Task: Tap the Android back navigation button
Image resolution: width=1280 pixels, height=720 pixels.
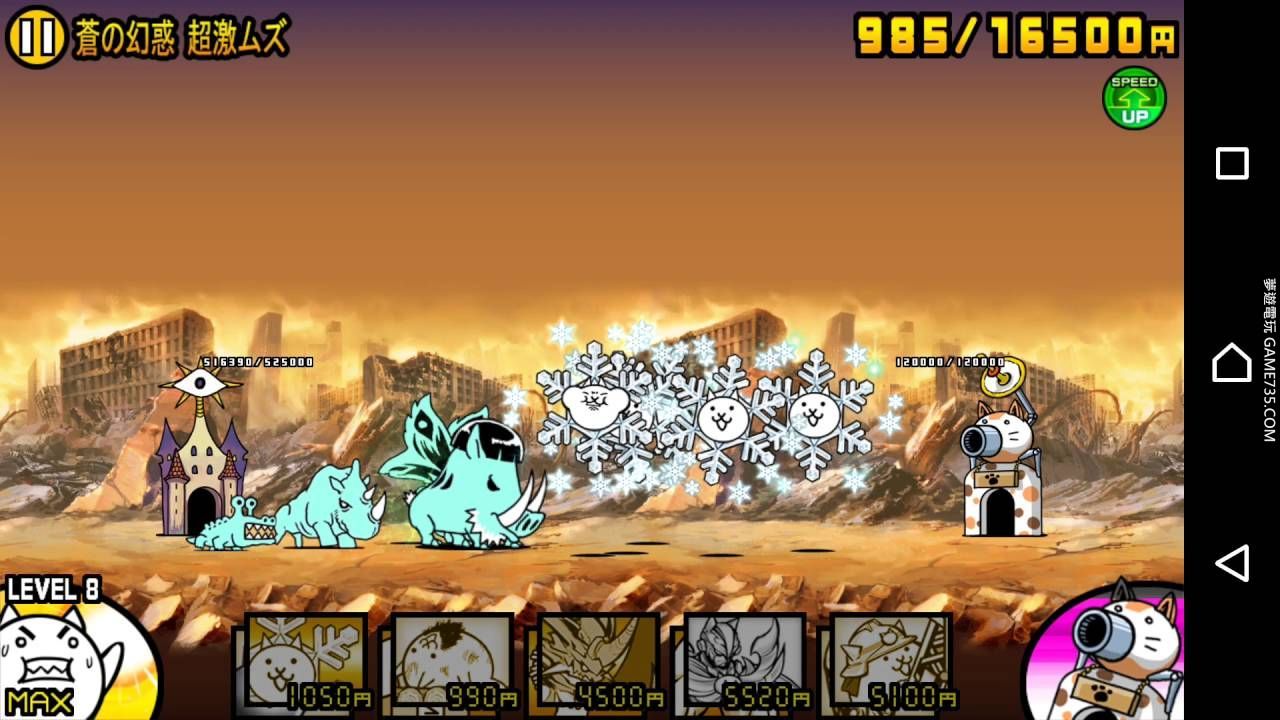Action: [1232, 563]
